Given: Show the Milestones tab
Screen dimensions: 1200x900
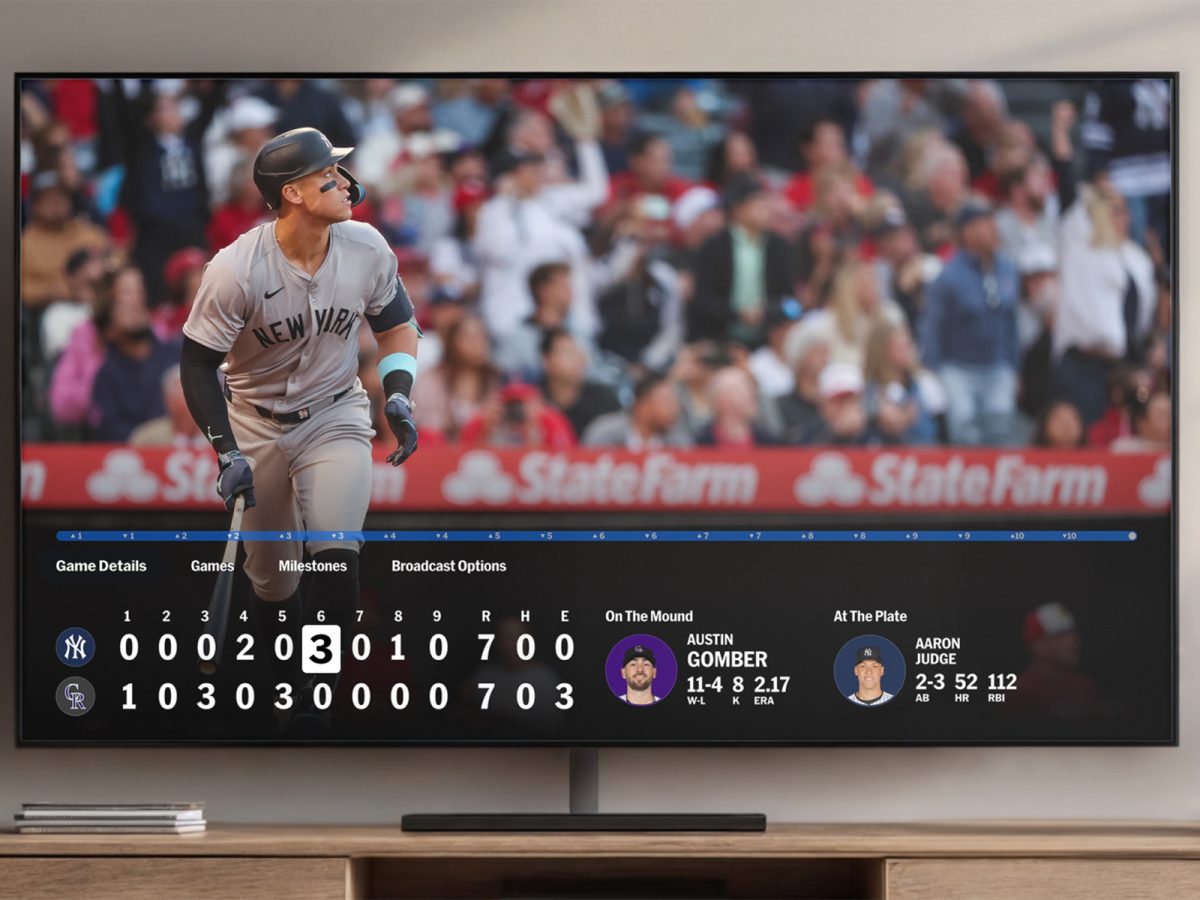Looking at the screenshot, I should point(312,566).
